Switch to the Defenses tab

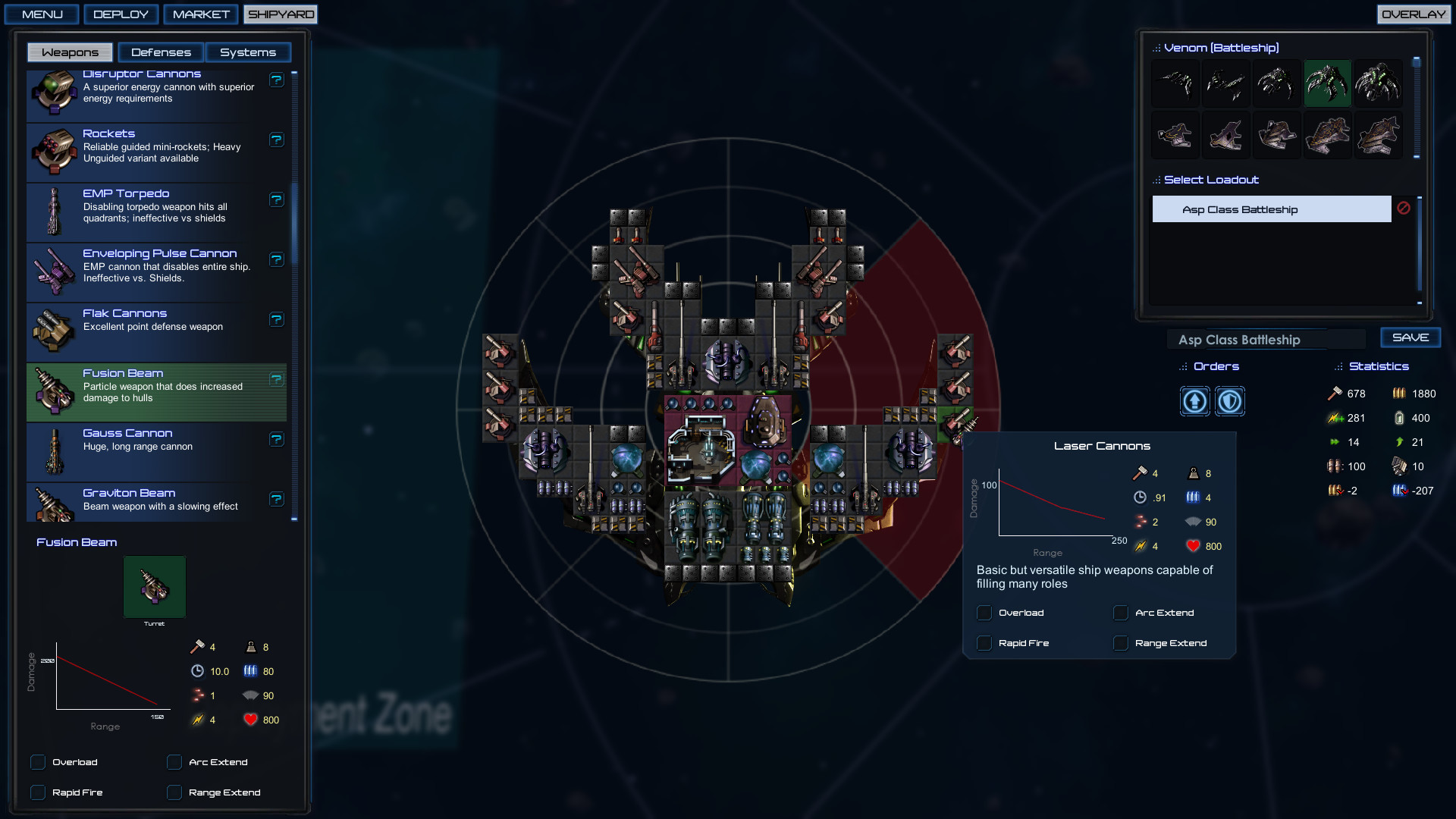click(x=161, y=52)
